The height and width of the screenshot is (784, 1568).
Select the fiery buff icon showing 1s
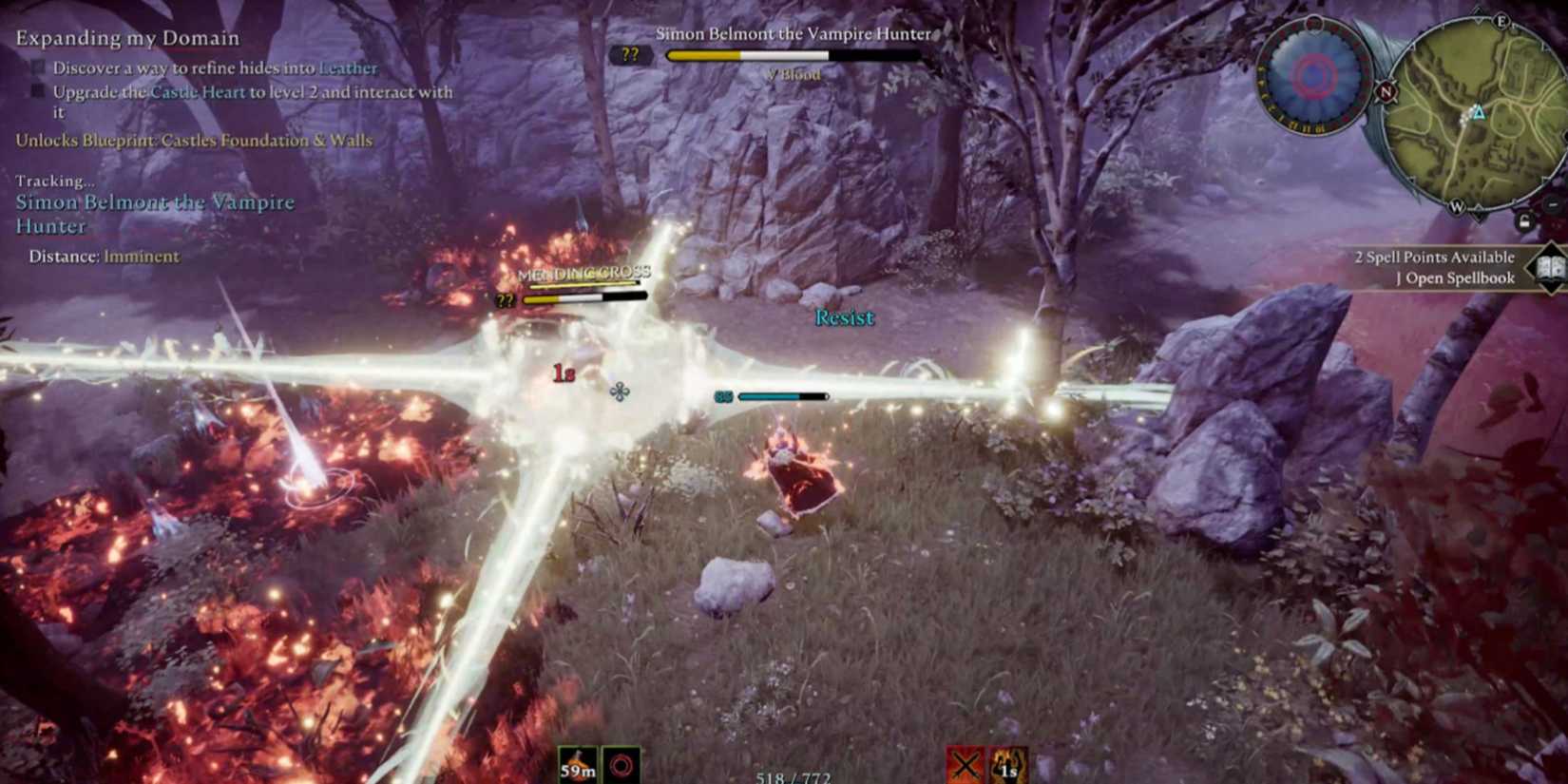pyautogui.click(x=1008, y=764)
